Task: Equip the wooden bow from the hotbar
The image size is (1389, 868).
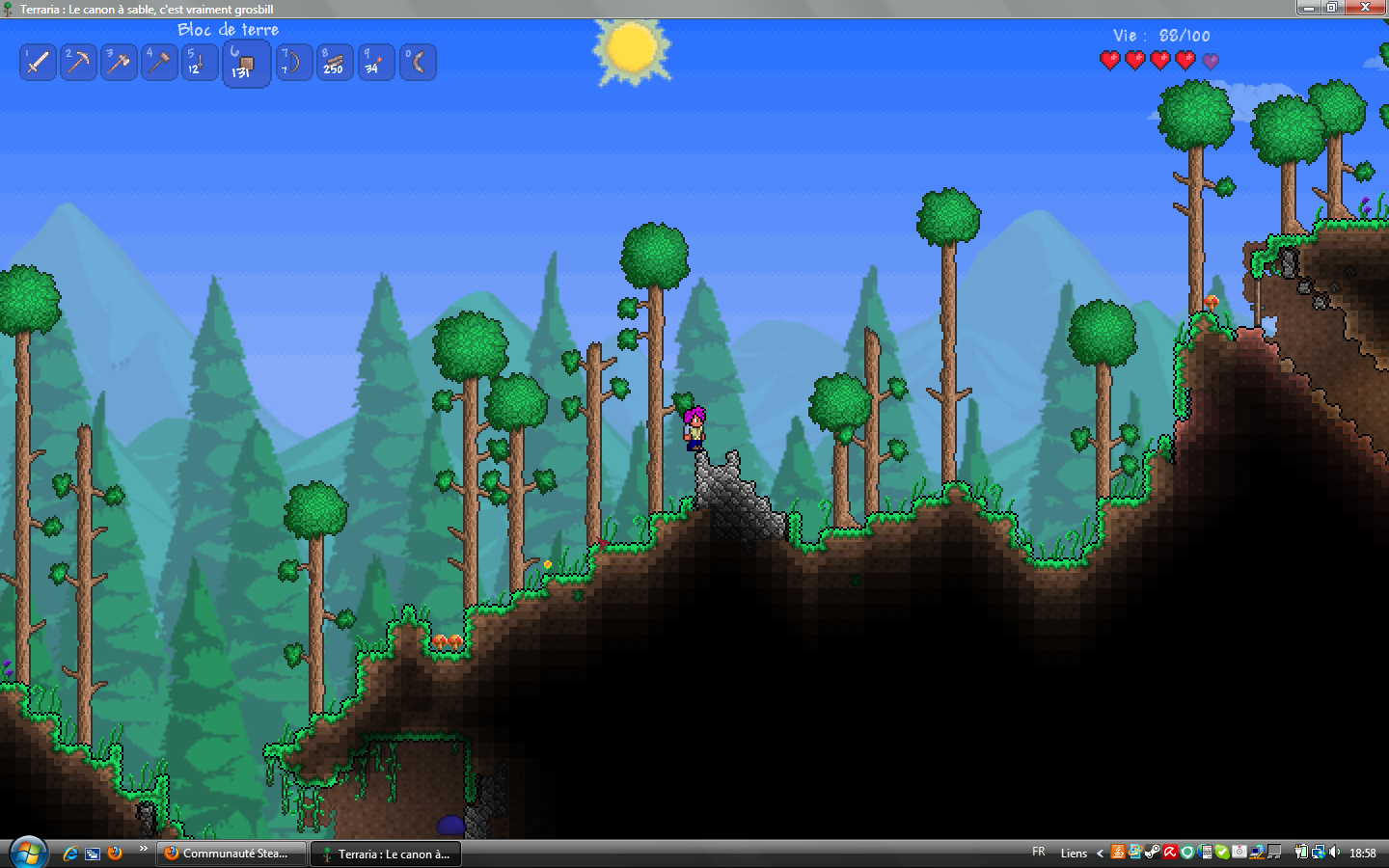Action: point(293,63)
